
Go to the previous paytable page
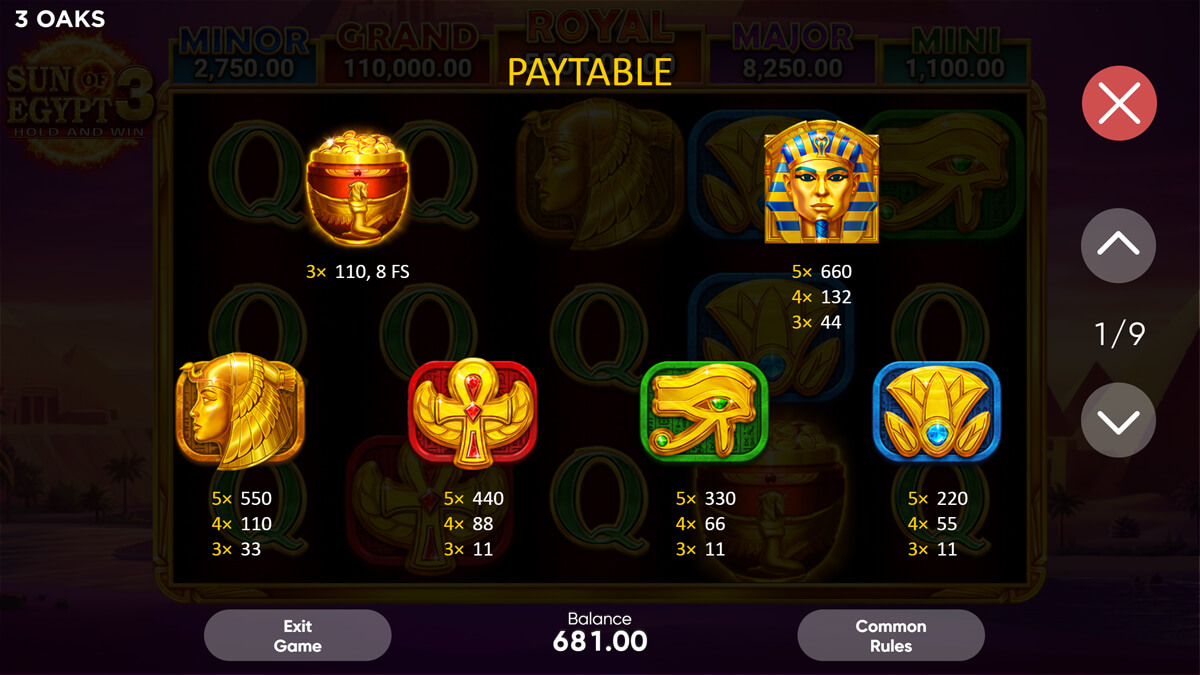(x=1118, y=245)
